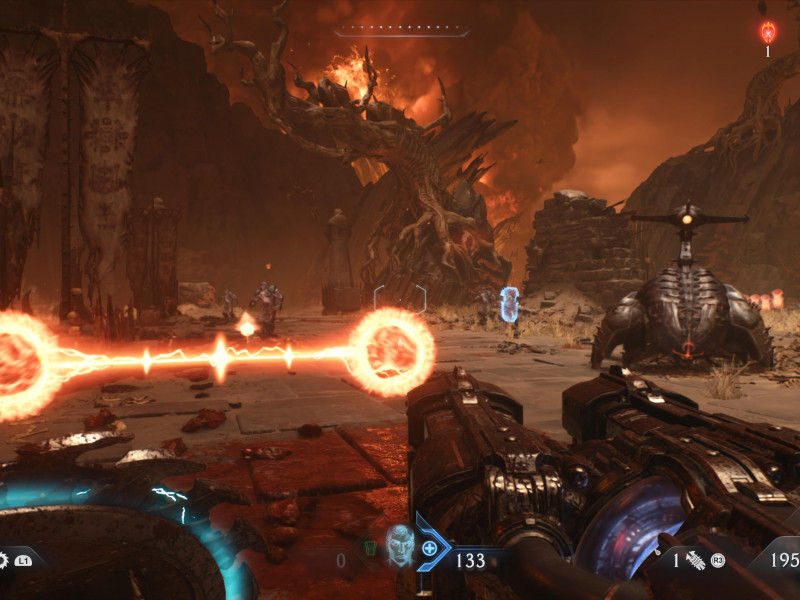800x600 pixels.
Task: Click the red extra life icon
Action: 768,32
